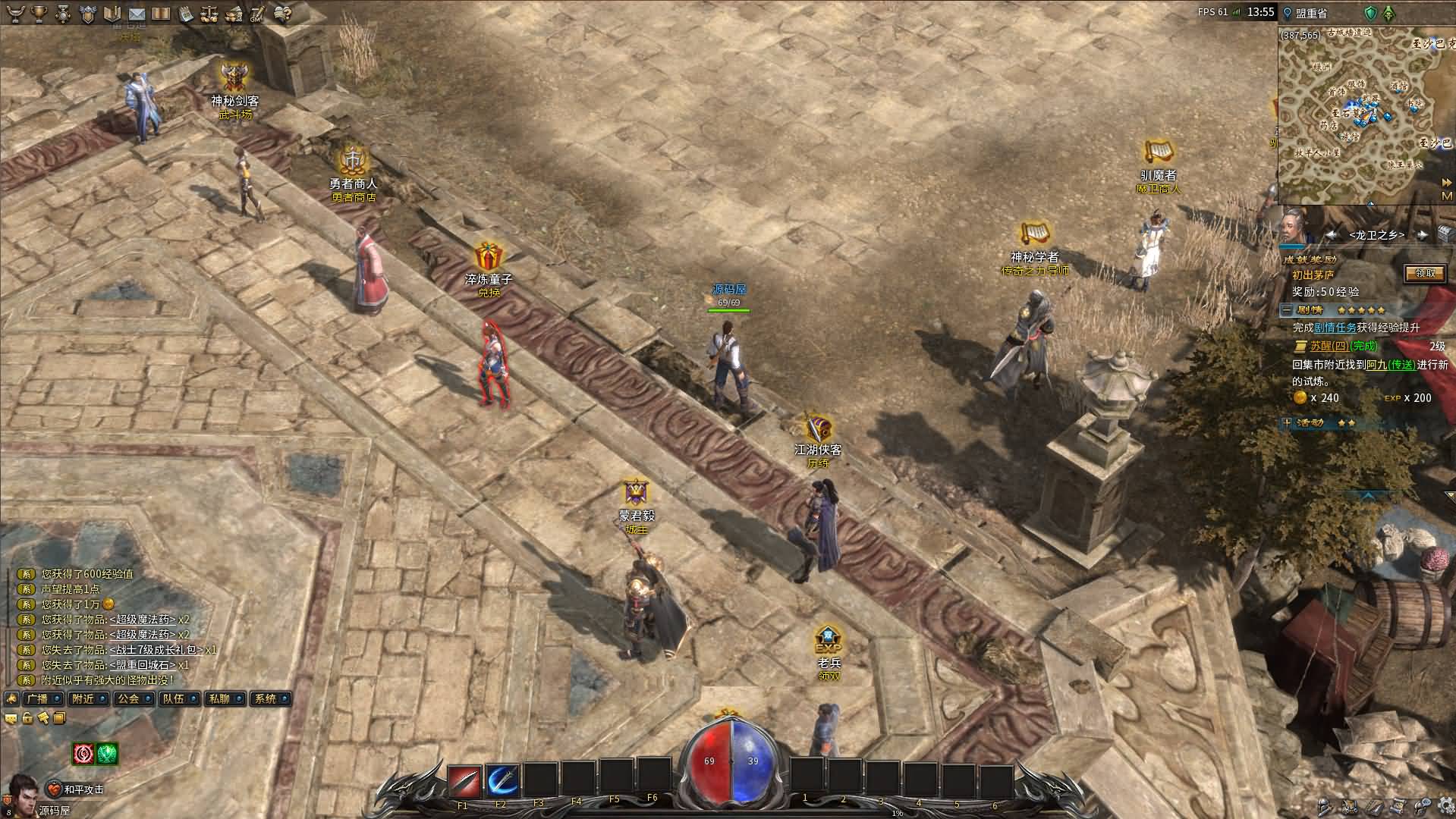This screenshot has height=819, width=1456.
Task: Open the mail envelope icon
Action: (x=137, y=14)
